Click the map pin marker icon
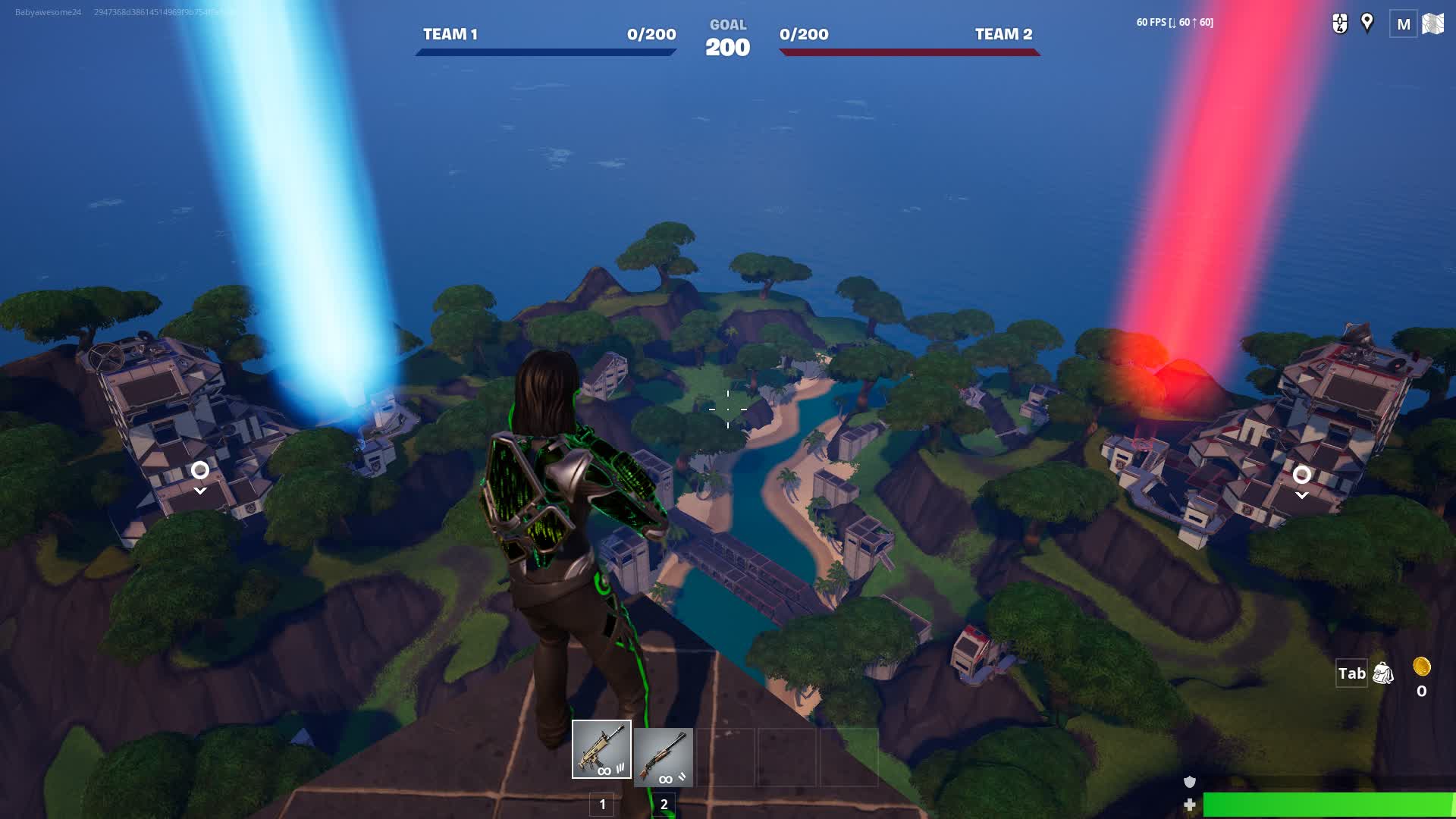Image resolution: width=1456 pixels, height=819 pixels. [1367, 23]
